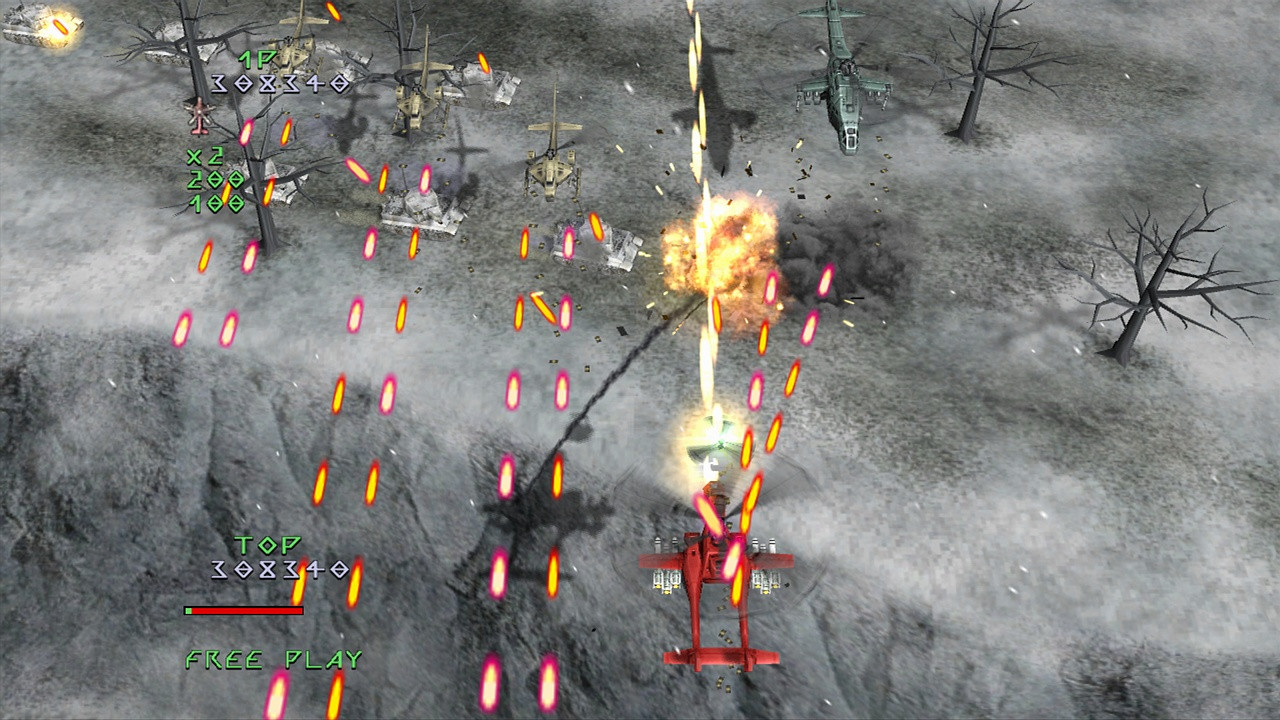The image size is (1280, 720).
Task: Click the red boss health bar
Action: tap(245, 609)
